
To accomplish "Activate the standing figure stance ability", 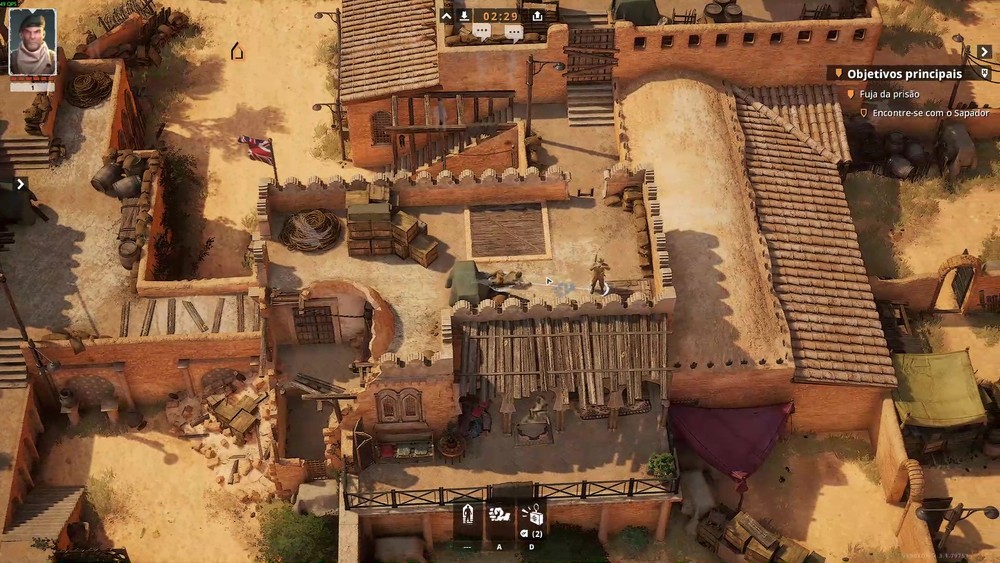I will (x=467, y=516).
